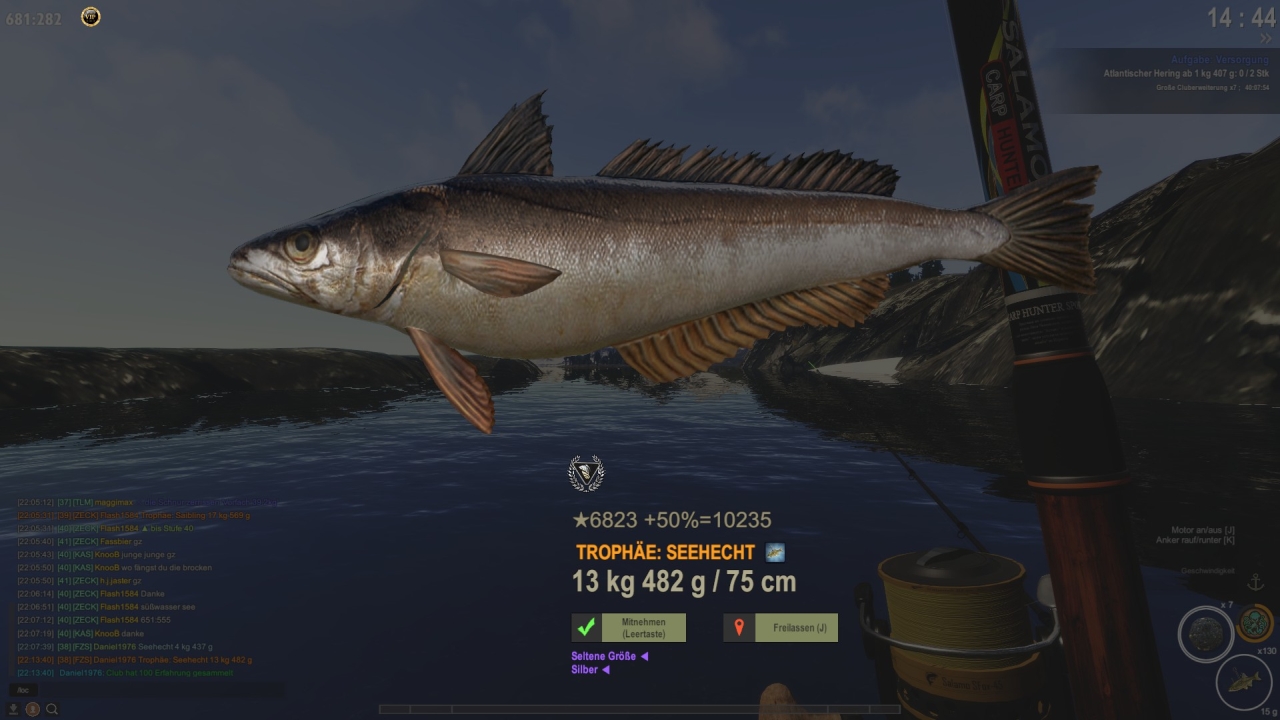This screenshot has height=720, width=1280.
Task: Release the fish with the Freilassen button
Action: [x=780, y=628]
